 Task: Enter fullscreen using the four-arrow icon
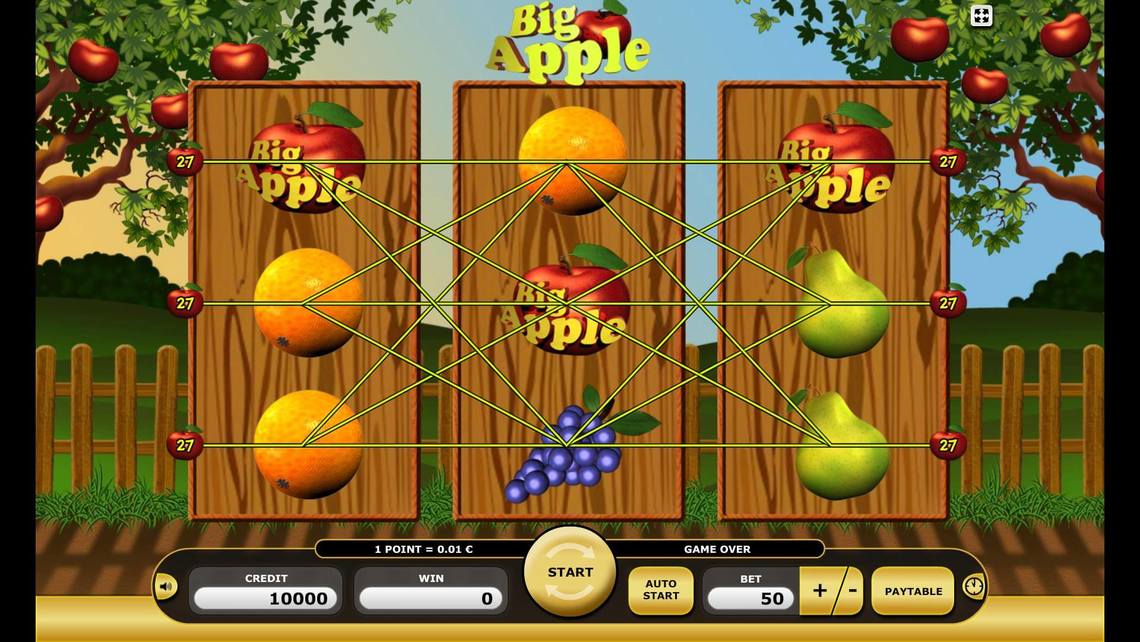point(981,15)
